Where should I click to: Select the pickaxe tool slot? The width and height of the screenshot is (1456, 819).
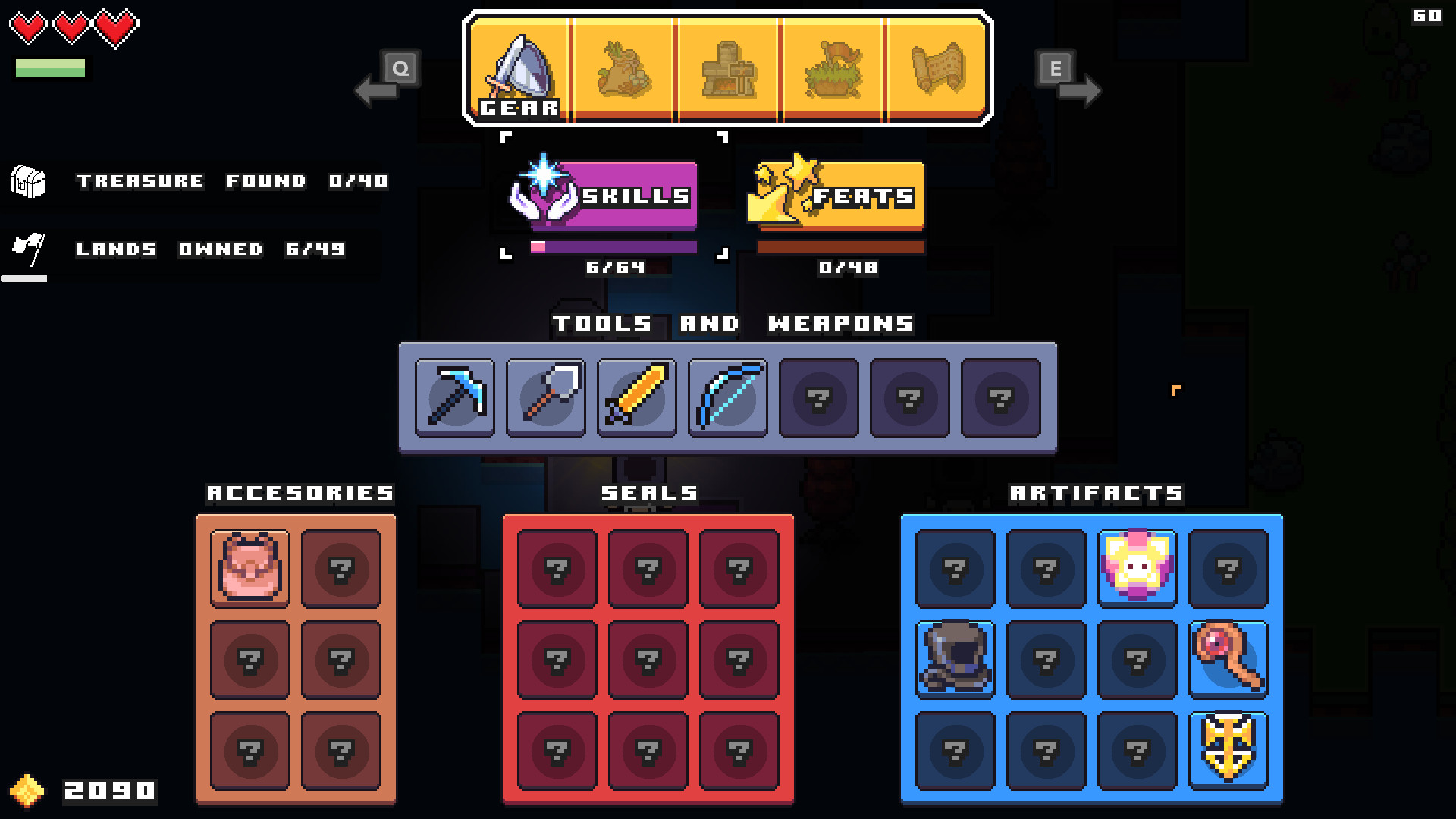(453, 398)
